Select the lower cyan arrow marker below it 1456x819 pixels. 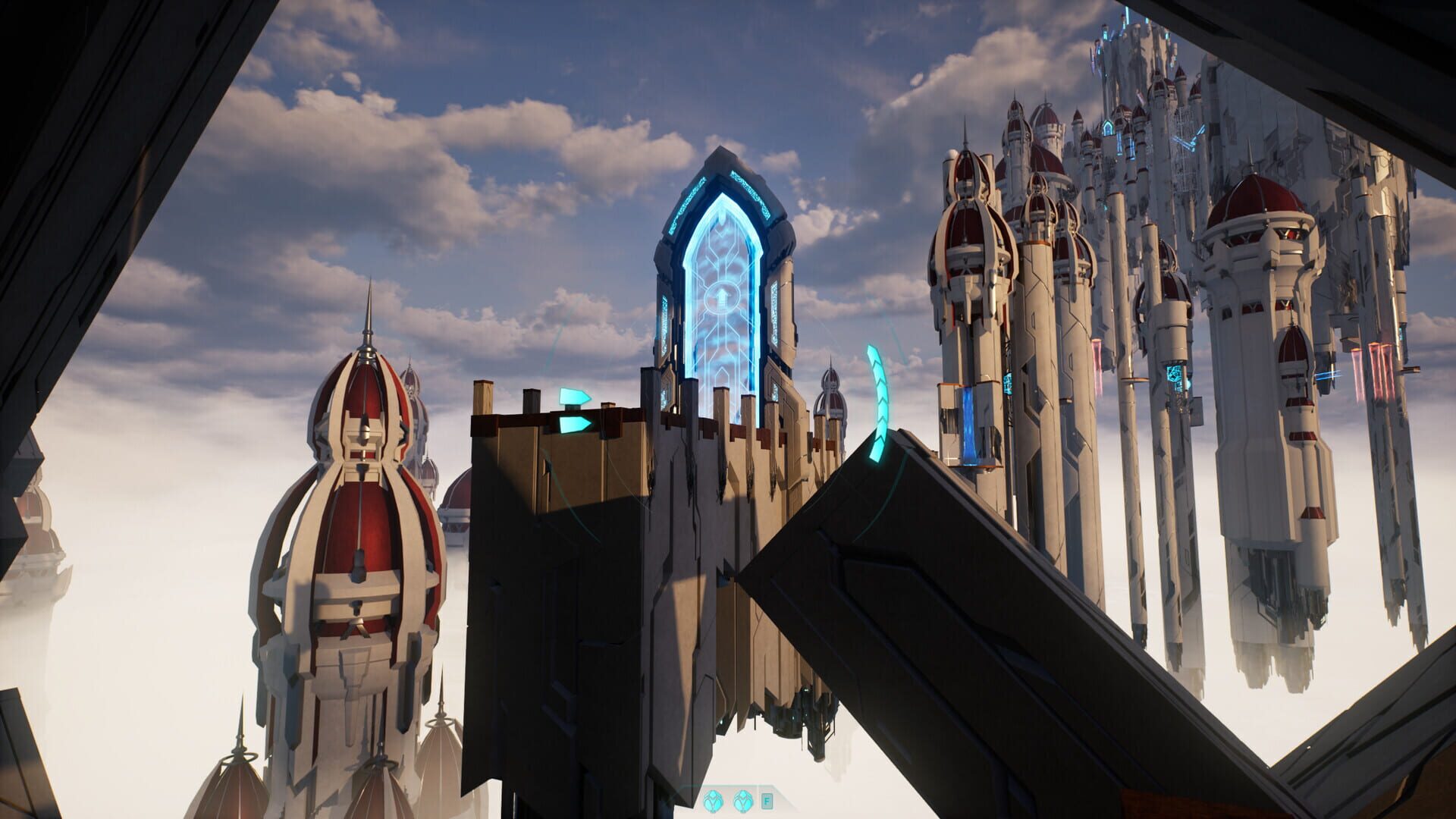tap(574, 423)
